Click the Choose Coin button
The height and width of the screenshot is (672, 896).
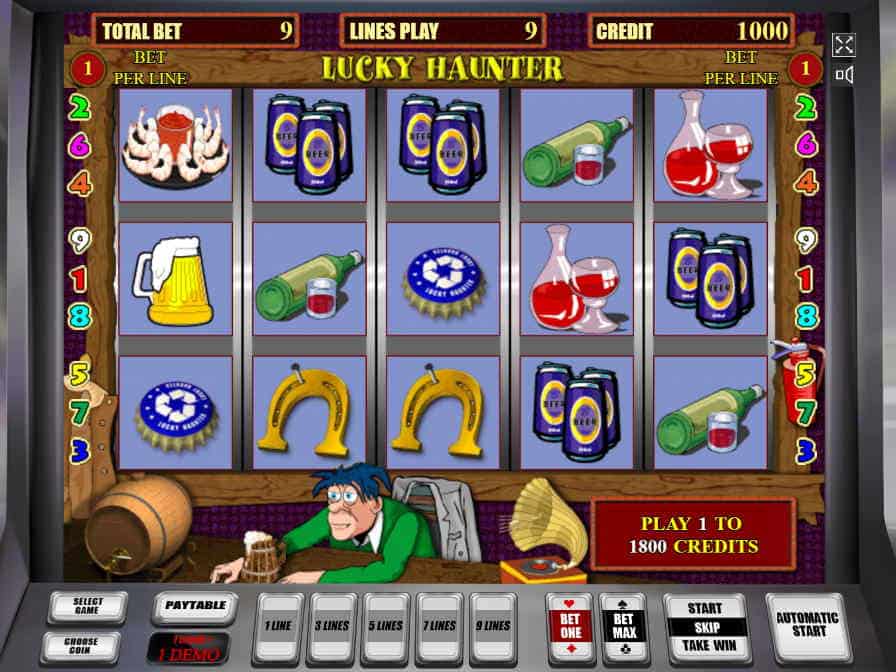coord(81,645)
